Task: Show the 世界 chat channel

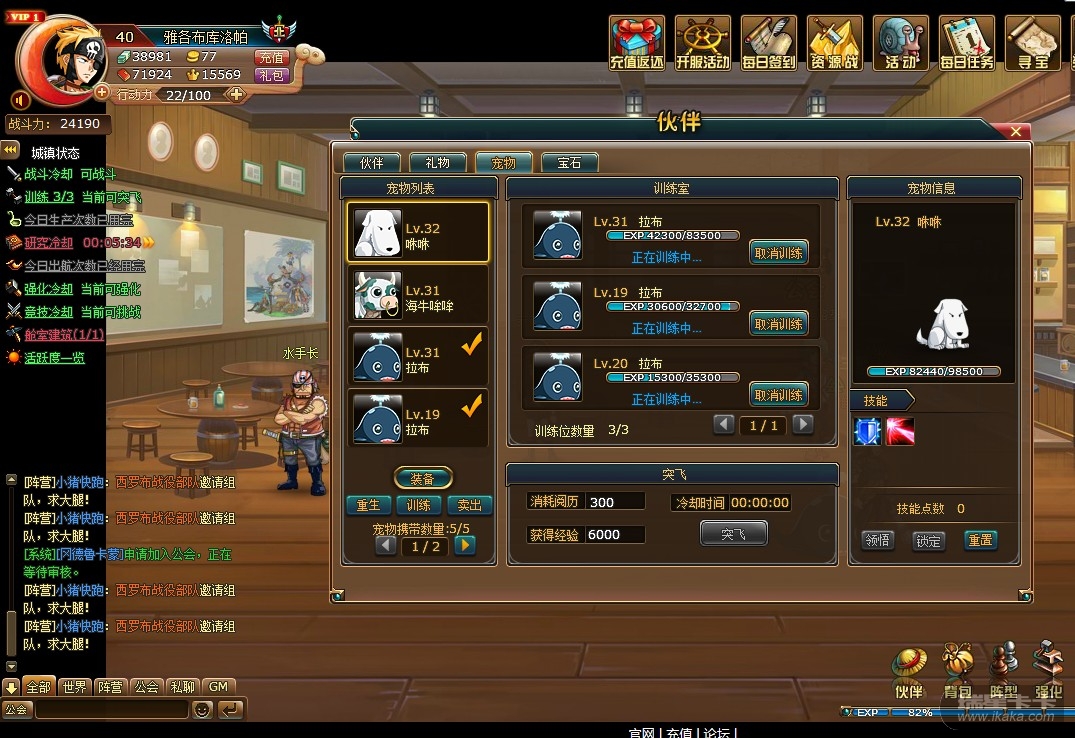Action: tap(74, 687)
